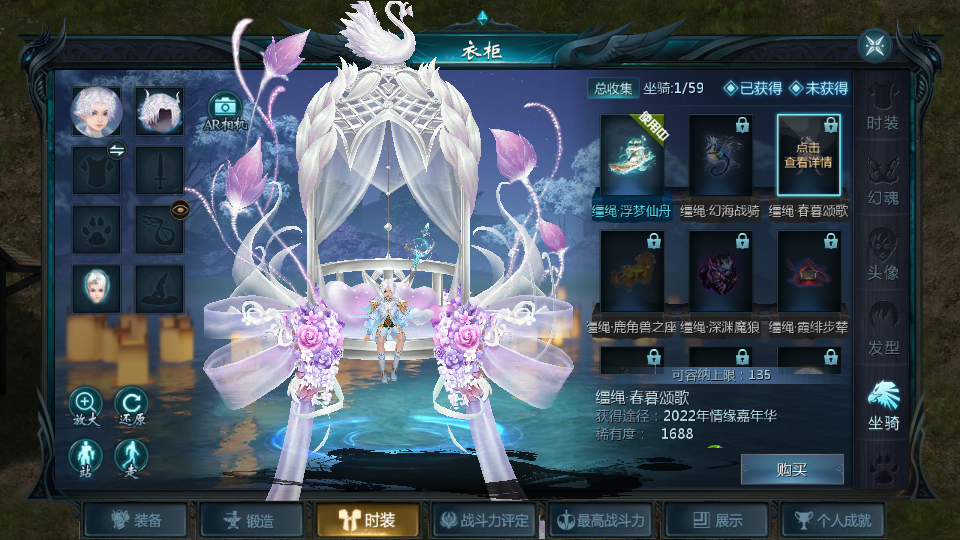Open the 个人成就 achievements tab
The width and height of the screenshot is (960, 540).
834,520
